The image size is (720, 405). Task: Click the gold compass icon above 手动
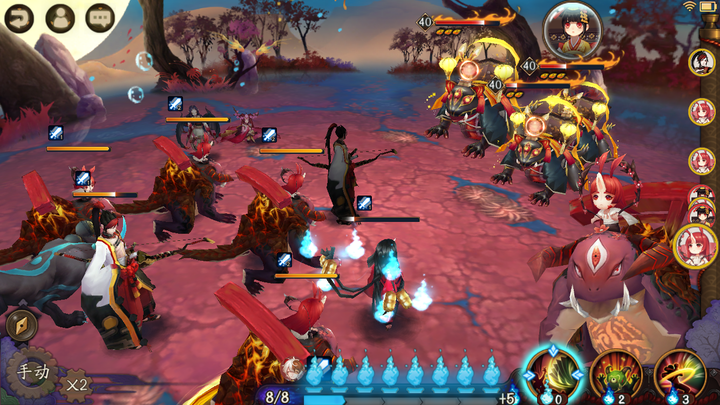click(x=20, y=324)
